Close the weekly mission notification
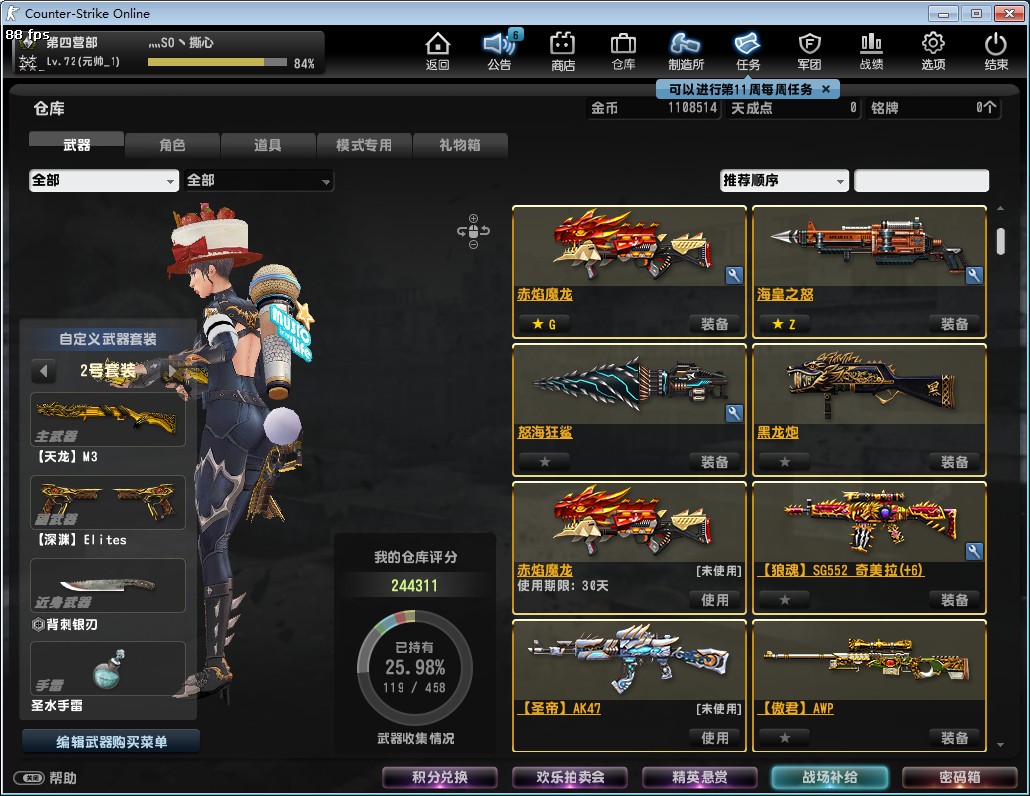The image size is (1030, 796). click(825, 89)
